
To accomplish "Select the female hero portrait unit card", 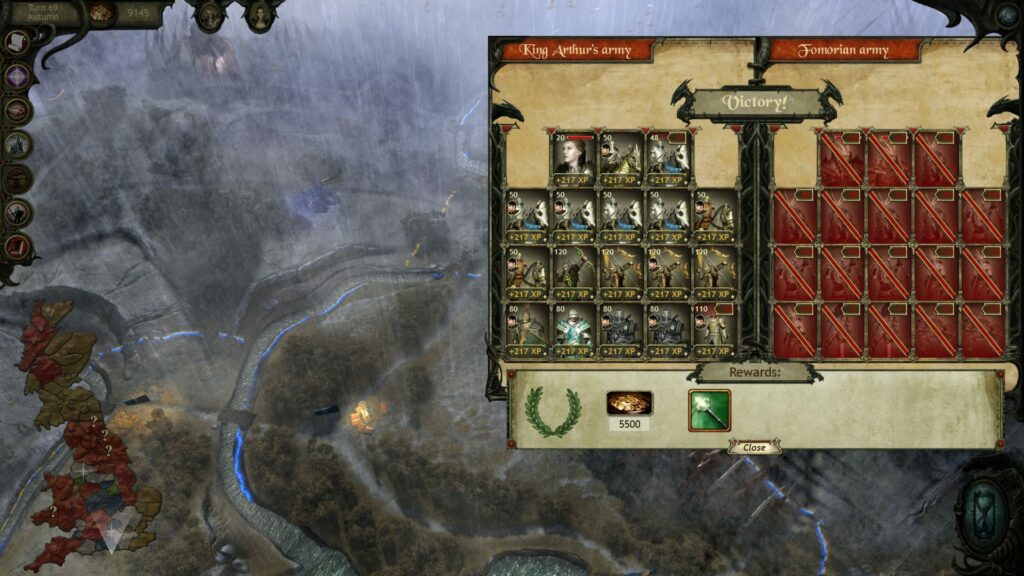I will click(573, 158).
